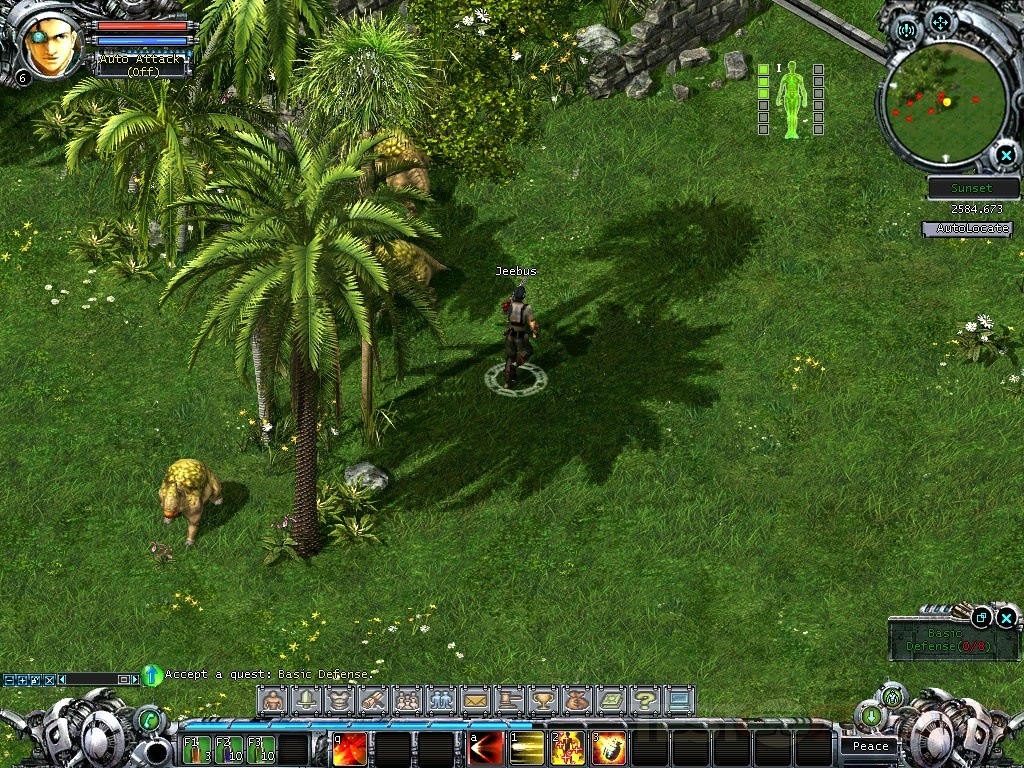Open the trophy cup menu icon
This screenshot has width=1024, height=768.
pos(543,700)
